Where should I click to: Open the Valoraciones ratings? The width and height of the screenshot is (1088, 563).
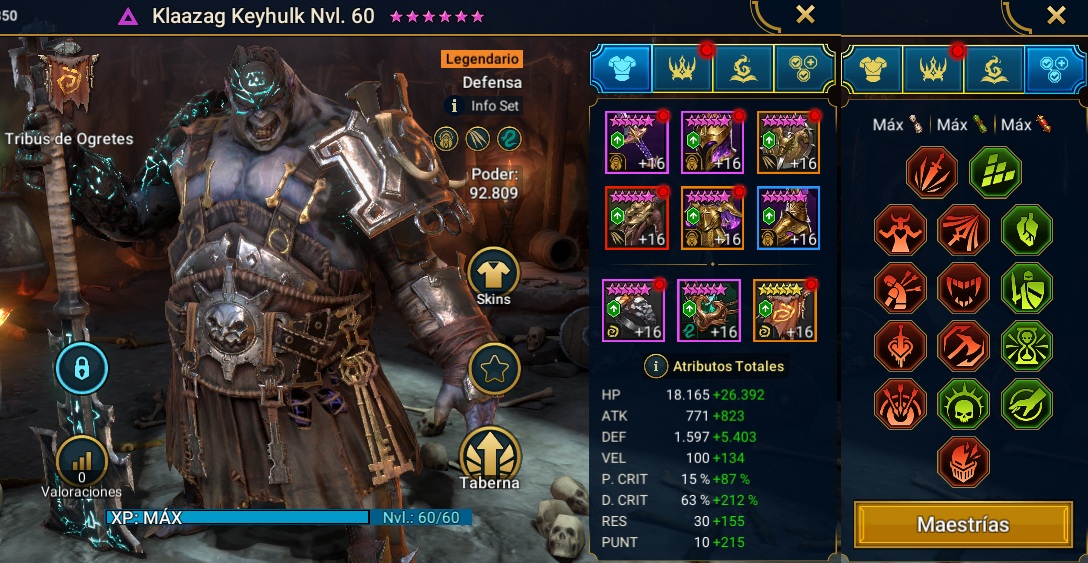pyautogui.click(x=81, y=462)
